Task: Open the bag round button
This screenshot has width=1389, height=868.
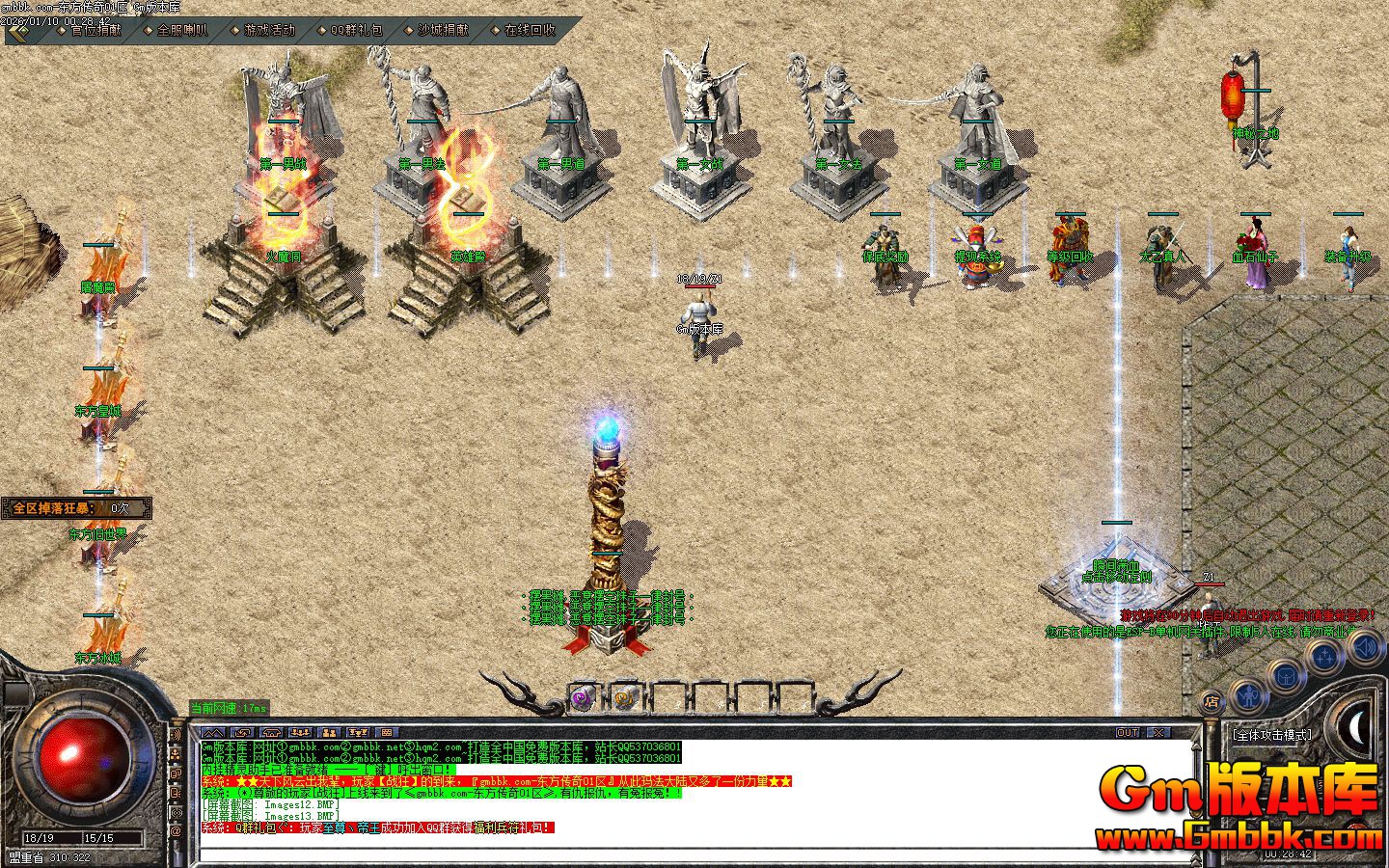Action: (1286, 677)
